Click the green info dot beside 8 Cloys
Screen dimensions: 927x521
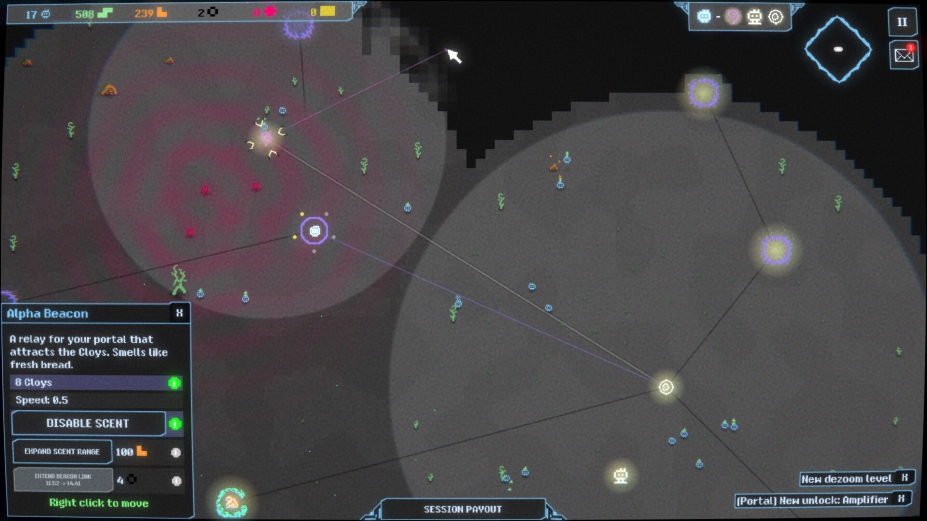click(x=175, y=383)
